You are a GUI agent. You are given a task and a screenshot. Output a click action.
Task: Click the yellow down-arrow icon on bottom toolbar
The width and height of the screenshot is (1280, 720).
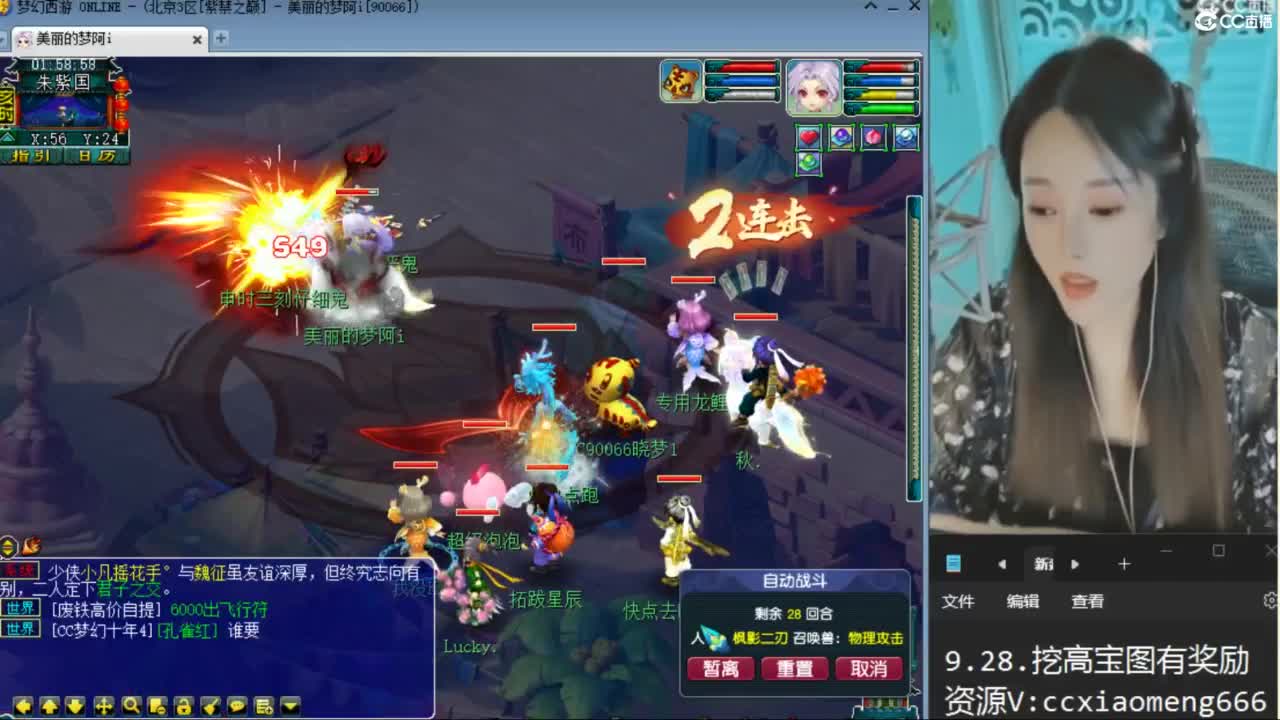pyautogui.click(x=76, y=705)
